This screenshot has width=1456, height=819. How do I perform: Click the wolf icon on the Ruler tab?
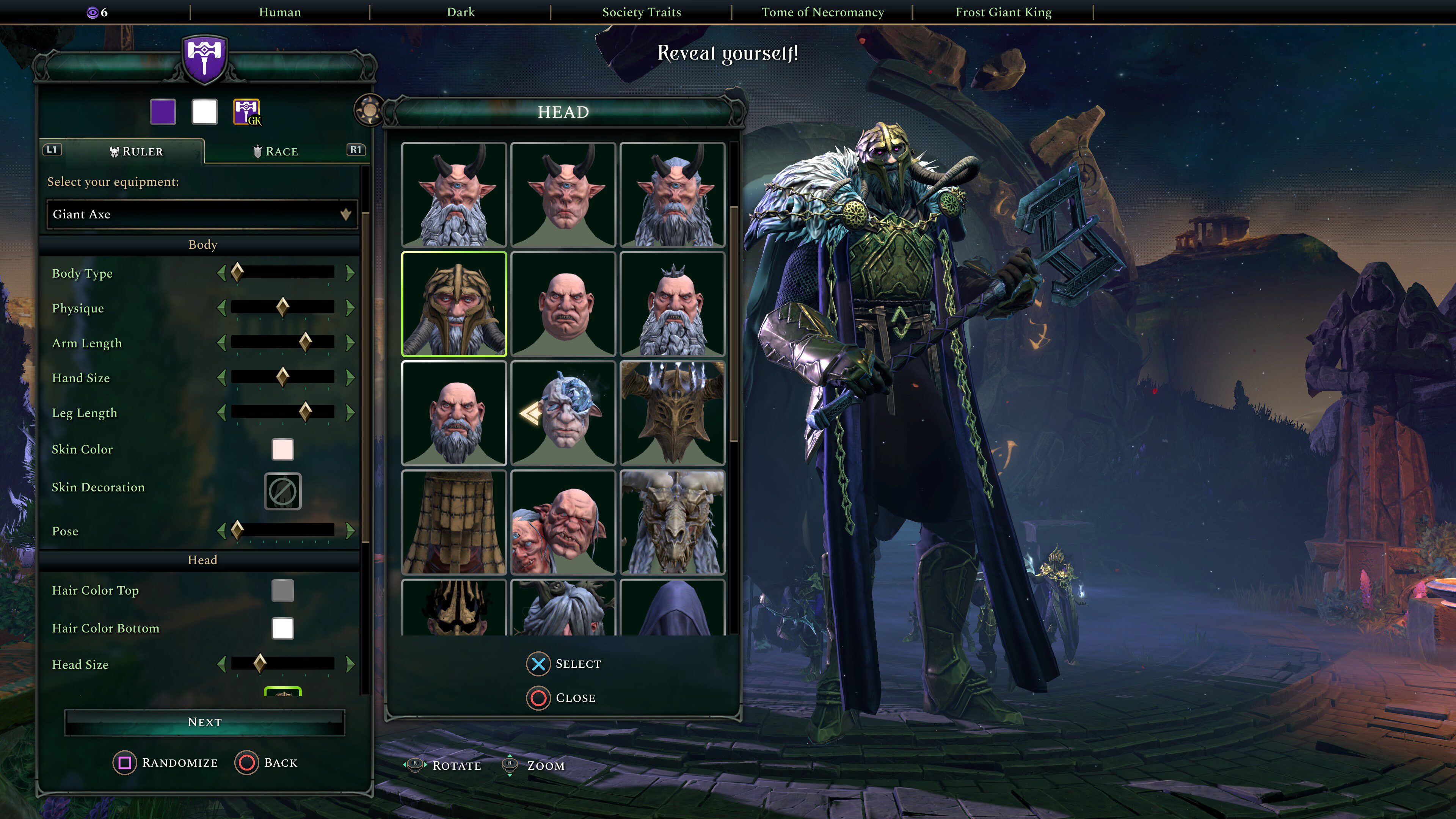[x=114, y=152]
